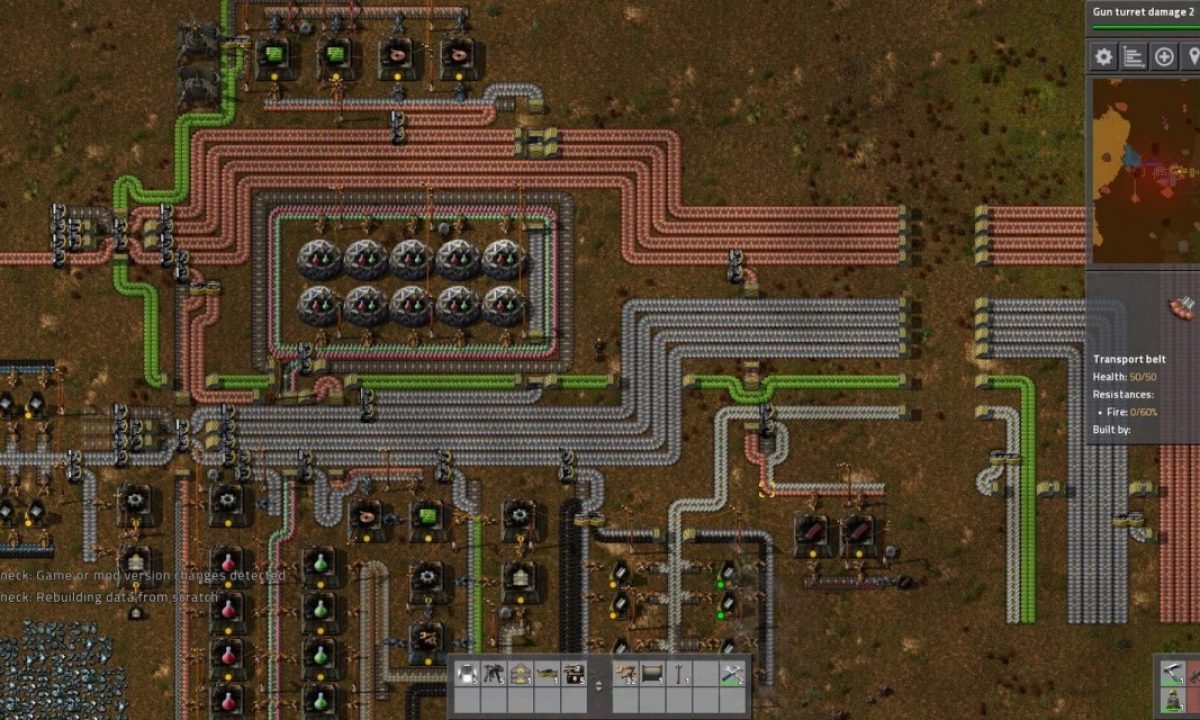Screen dimensions: 1200x720
Task: Select the first hotbar slot with white item
Action: click(x=467, y=673)
